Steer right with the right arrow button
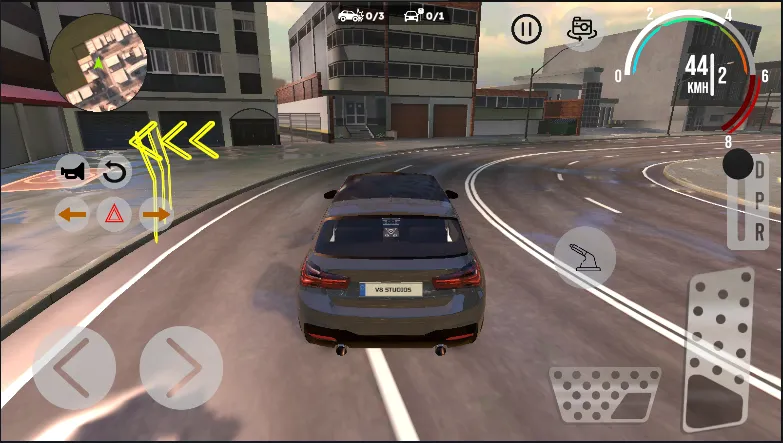 [x=181, y=367]
